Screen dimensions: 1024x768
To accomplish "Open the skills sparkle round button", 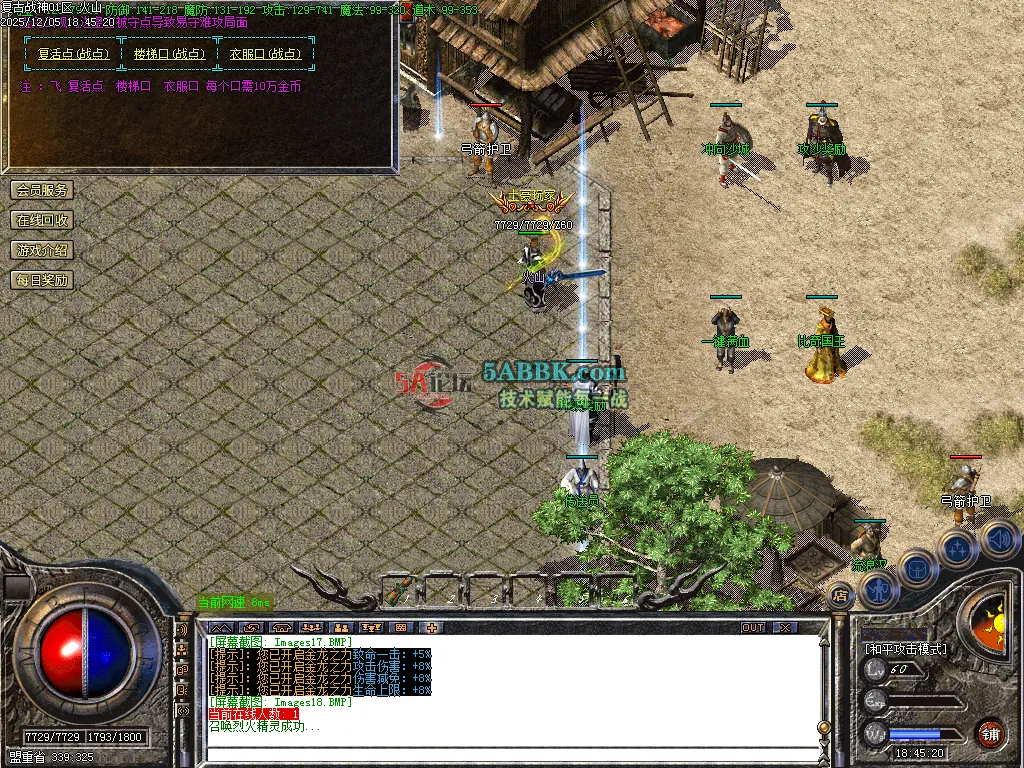I will 957,549.
